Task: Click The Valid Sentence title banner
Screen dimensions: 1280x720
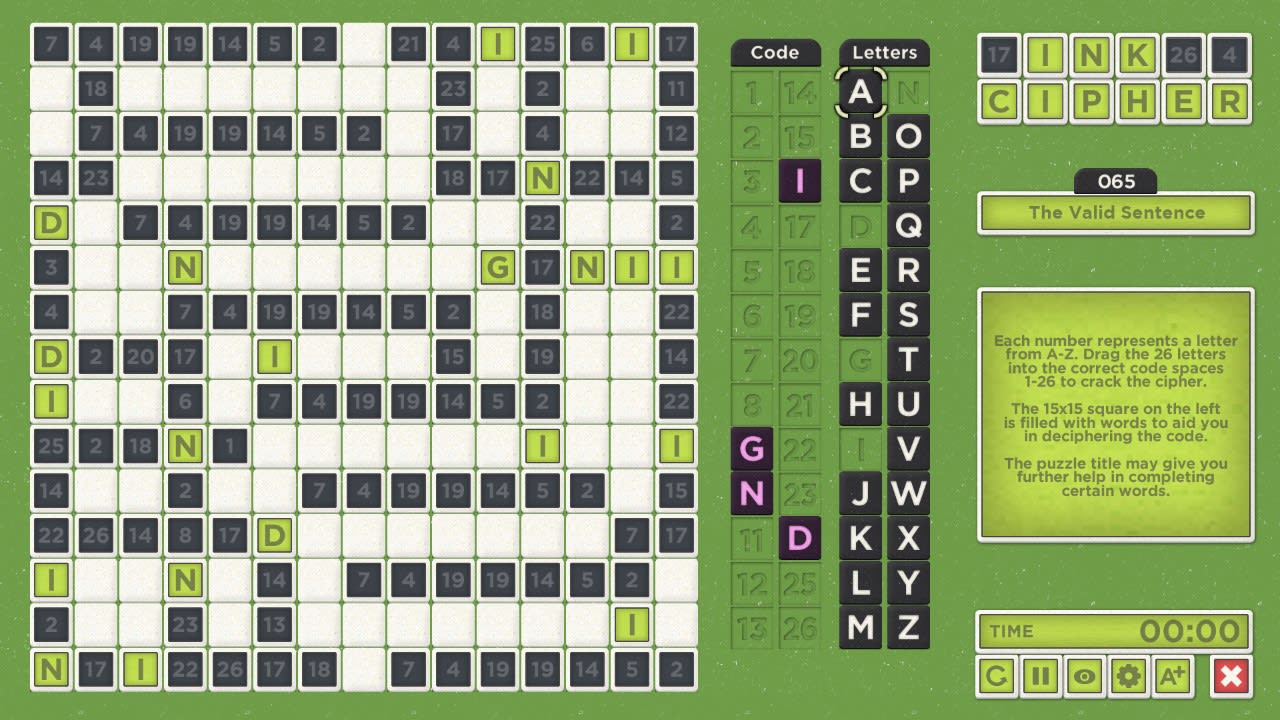Action: [1115, 212]
